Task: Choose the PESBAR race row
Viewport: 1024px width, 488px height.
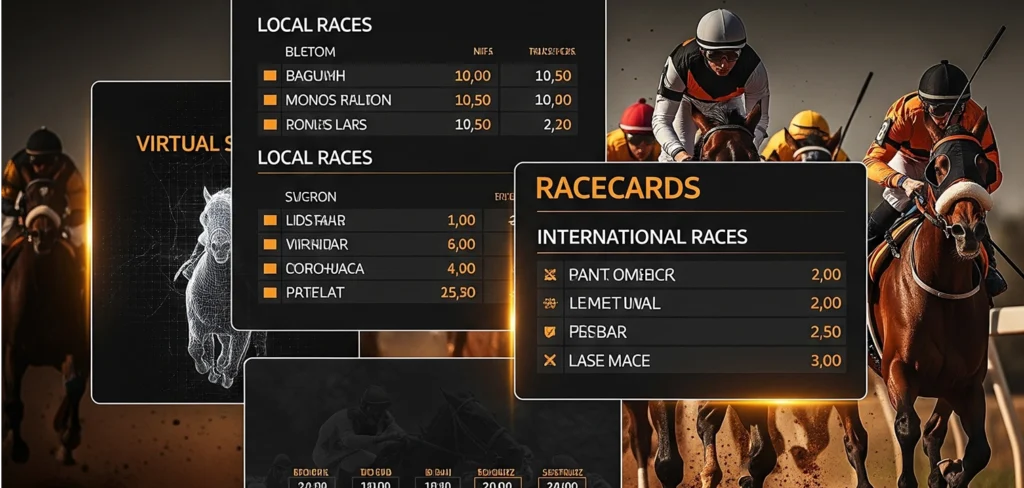Action: coord(598,331)
